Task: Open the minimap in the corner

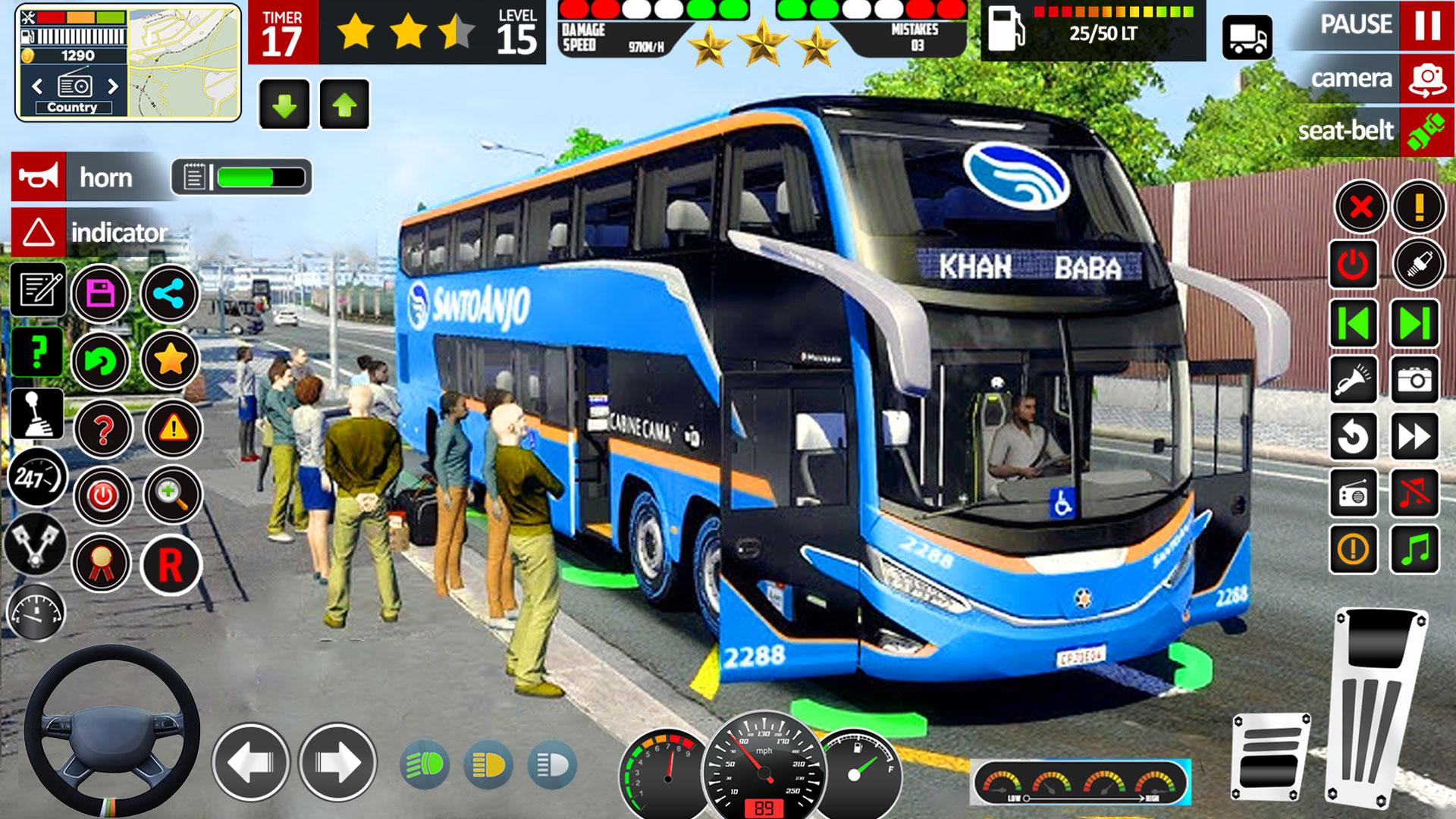Action: pos(184,62)
